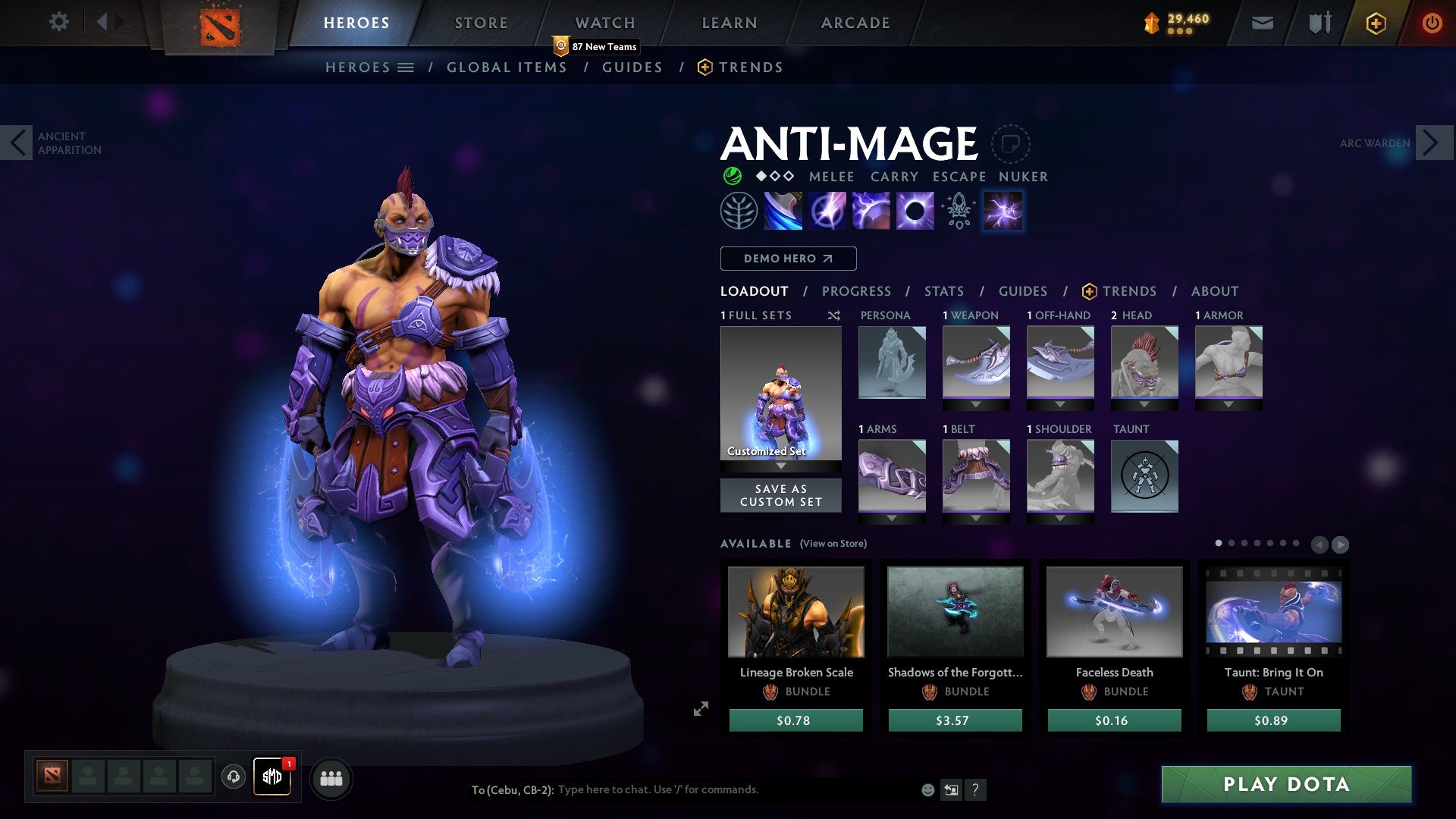This screenshot has width=1456, height=819.
Task: Expand the Weapon slot chevron
Action: point(976,404)
